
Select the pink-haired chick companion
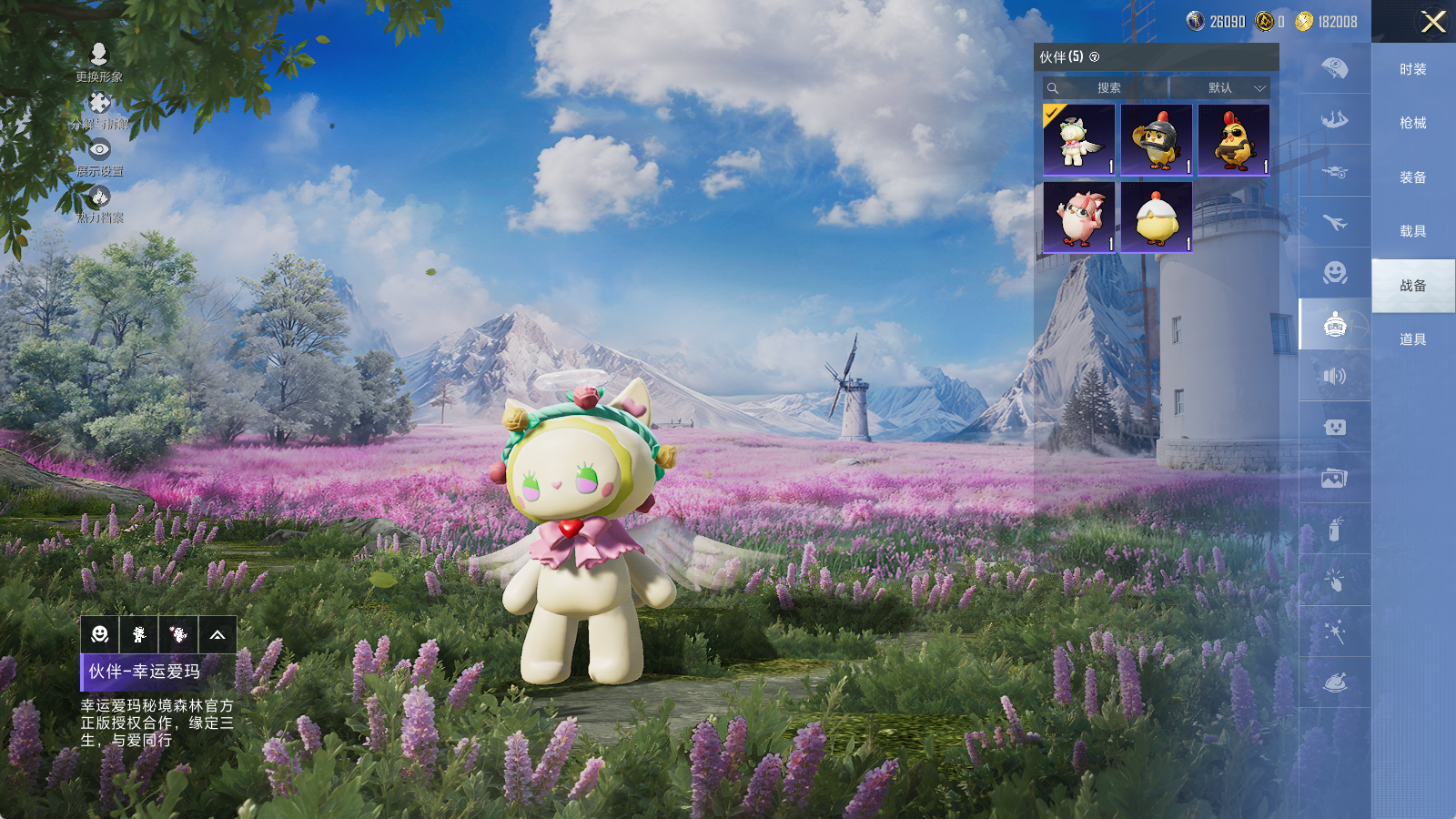pyautogui.click(x=1079, y=217)
